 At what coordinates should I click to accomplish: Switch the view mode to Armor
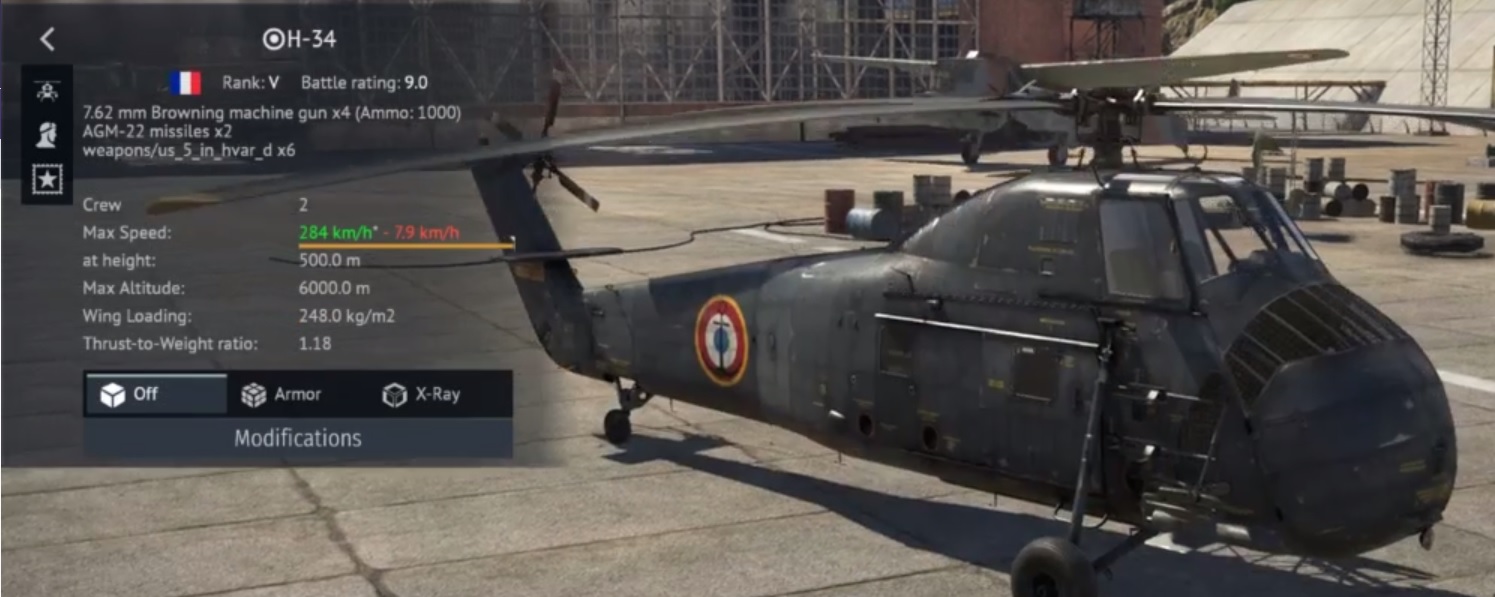[x=283, y=395]
